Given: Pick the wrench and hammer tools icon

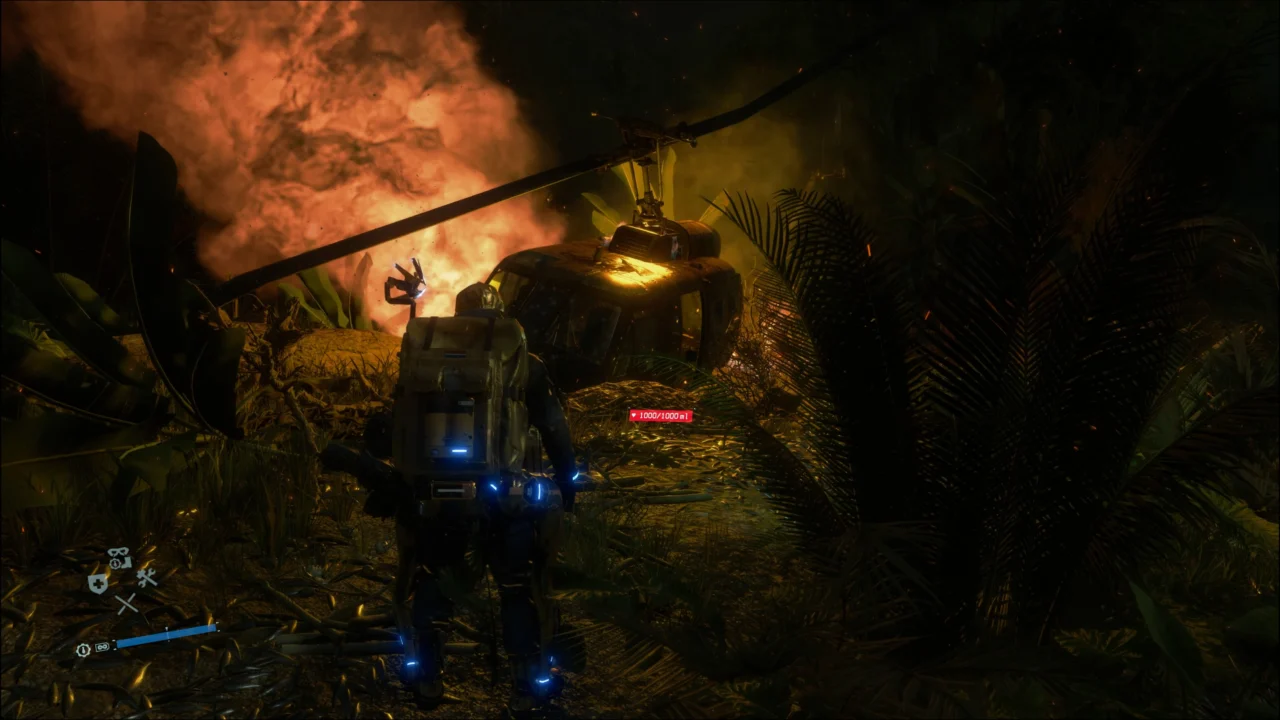Looking at the screenshot, I should (x=147, y=578).
